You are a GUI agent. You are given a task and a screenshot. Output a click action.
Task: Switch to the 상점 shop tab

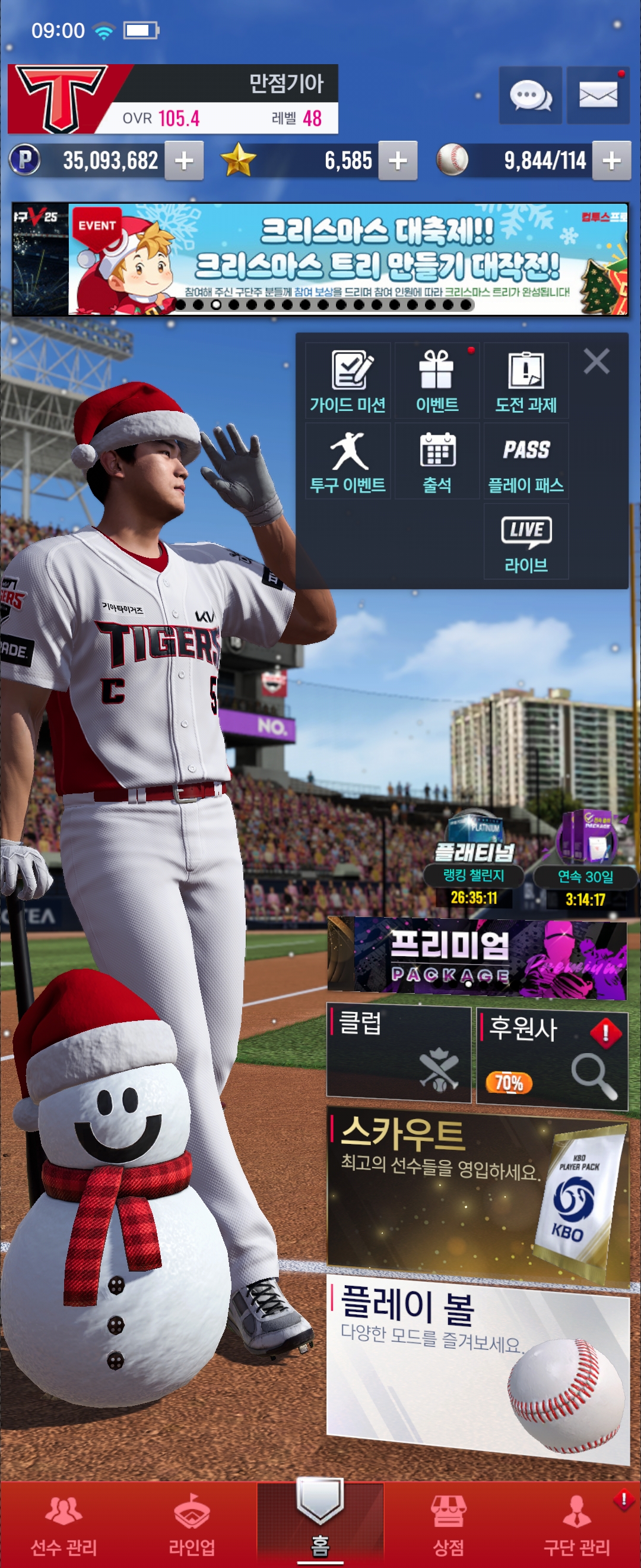pos(448,1523)
